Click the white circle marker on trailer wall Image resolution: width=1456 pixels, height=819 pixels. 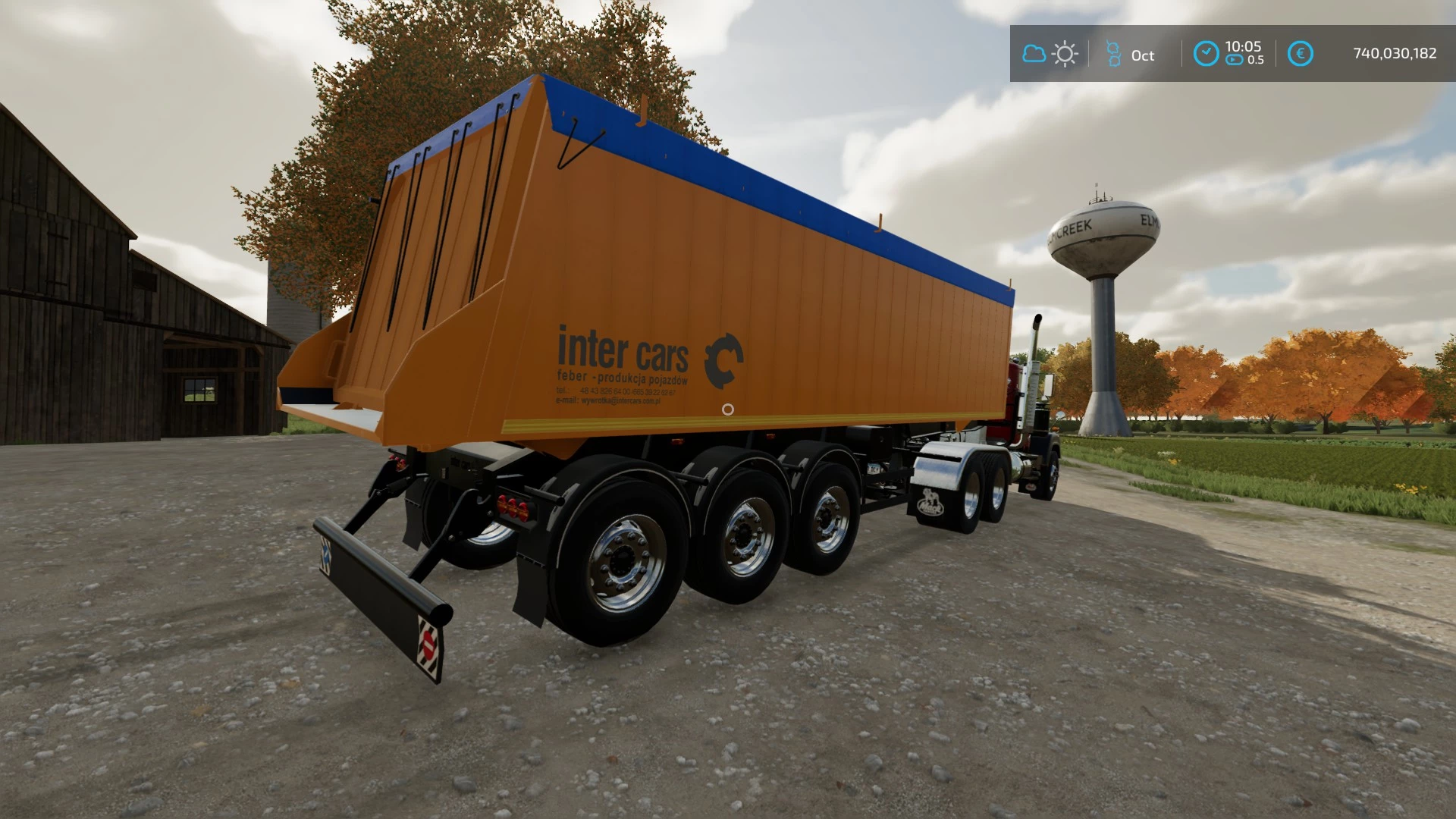[729, 409]
